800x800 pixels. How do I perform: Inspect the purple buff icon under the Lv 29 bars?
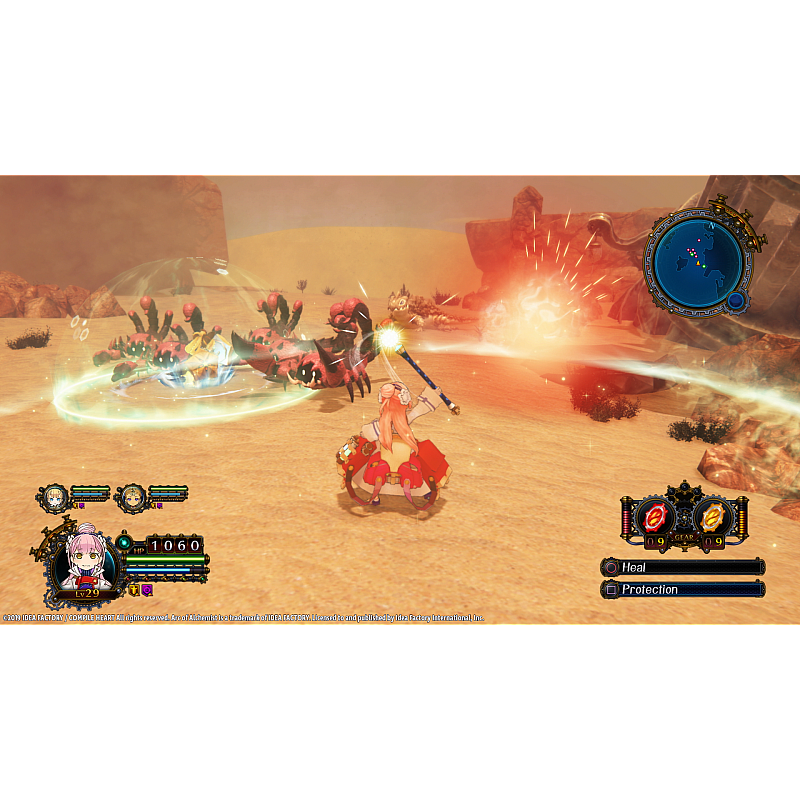coord(146,590)
